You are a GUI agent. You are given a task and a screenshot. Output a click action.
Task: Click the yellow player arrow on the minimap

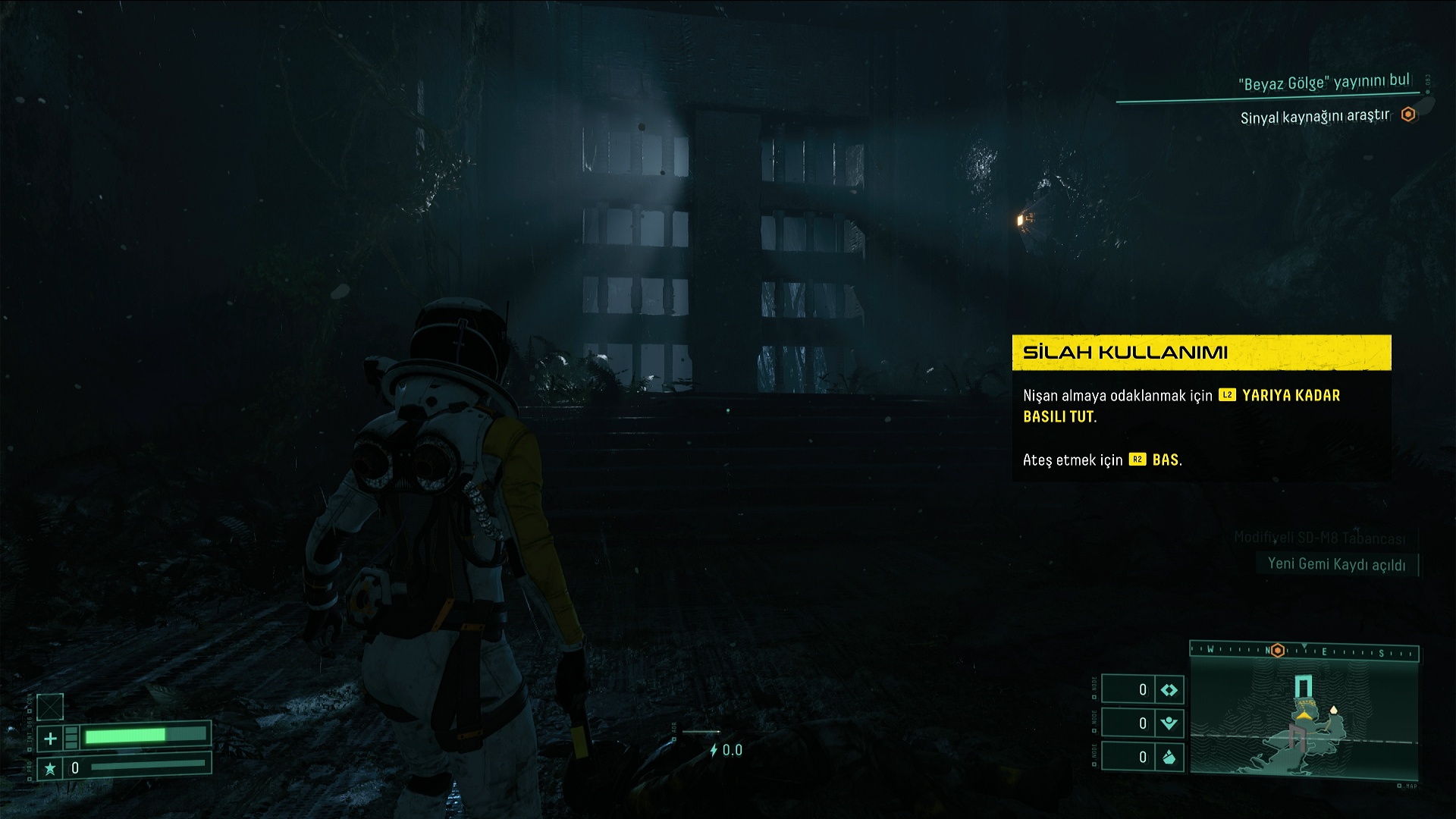[1304, 714]
